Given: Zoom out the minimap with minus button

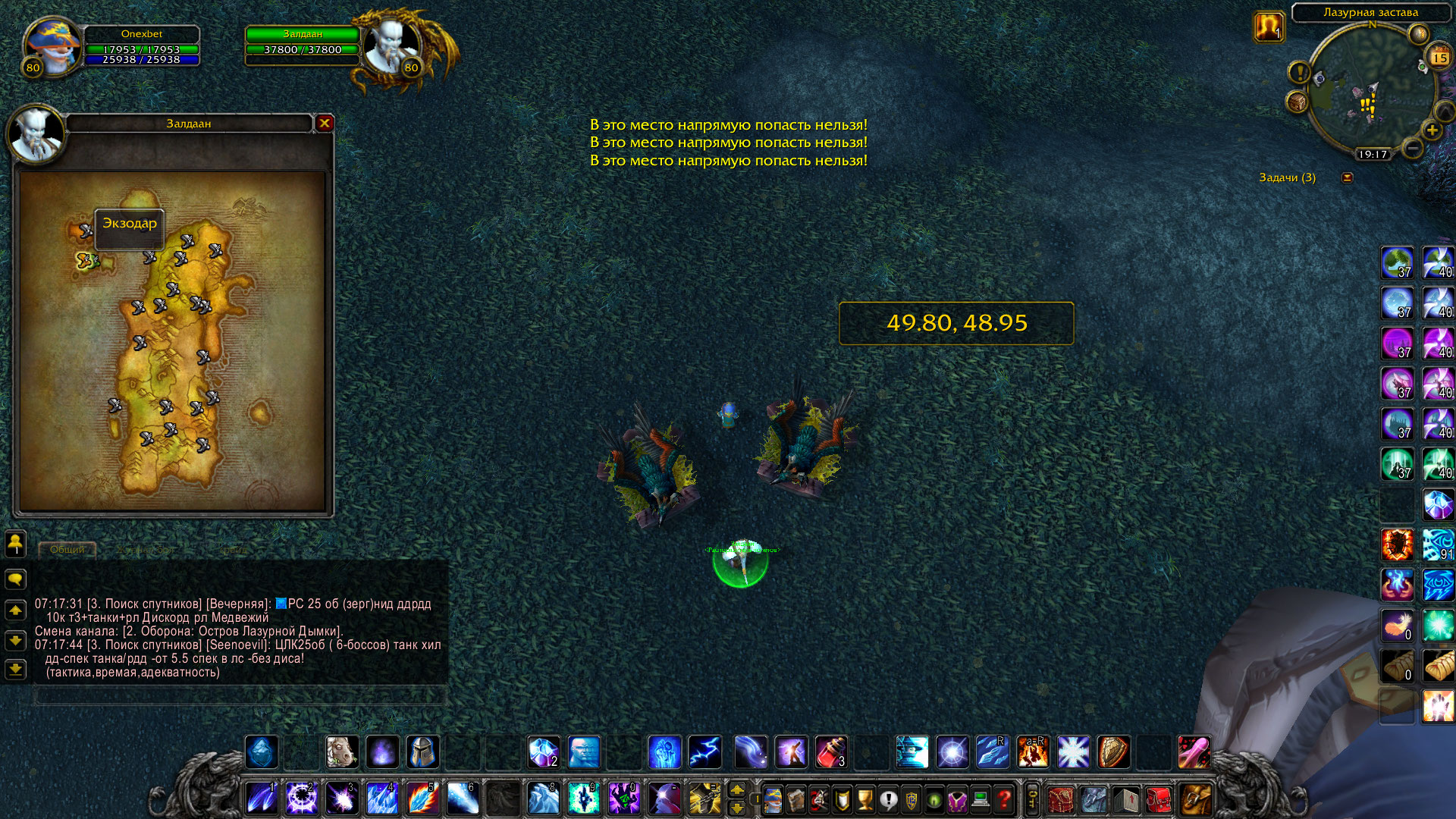Looking at the screenshot, I should pyautogui.click(x=1411, y=147).
